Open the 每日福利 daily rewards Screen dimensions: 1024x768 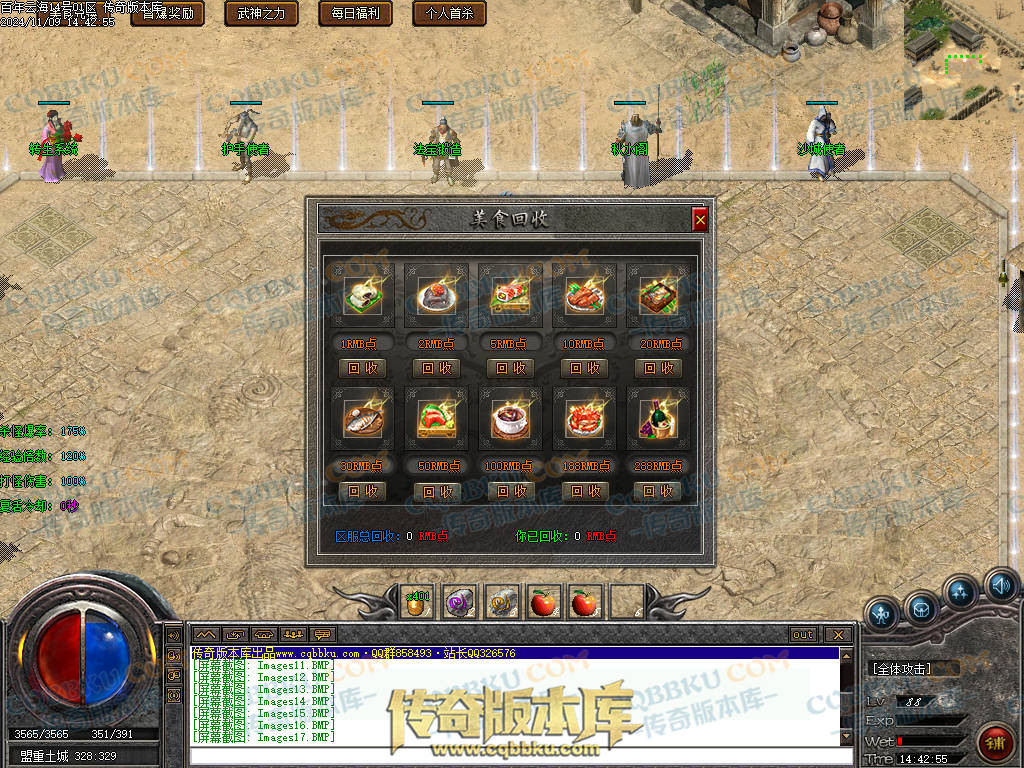356,14
